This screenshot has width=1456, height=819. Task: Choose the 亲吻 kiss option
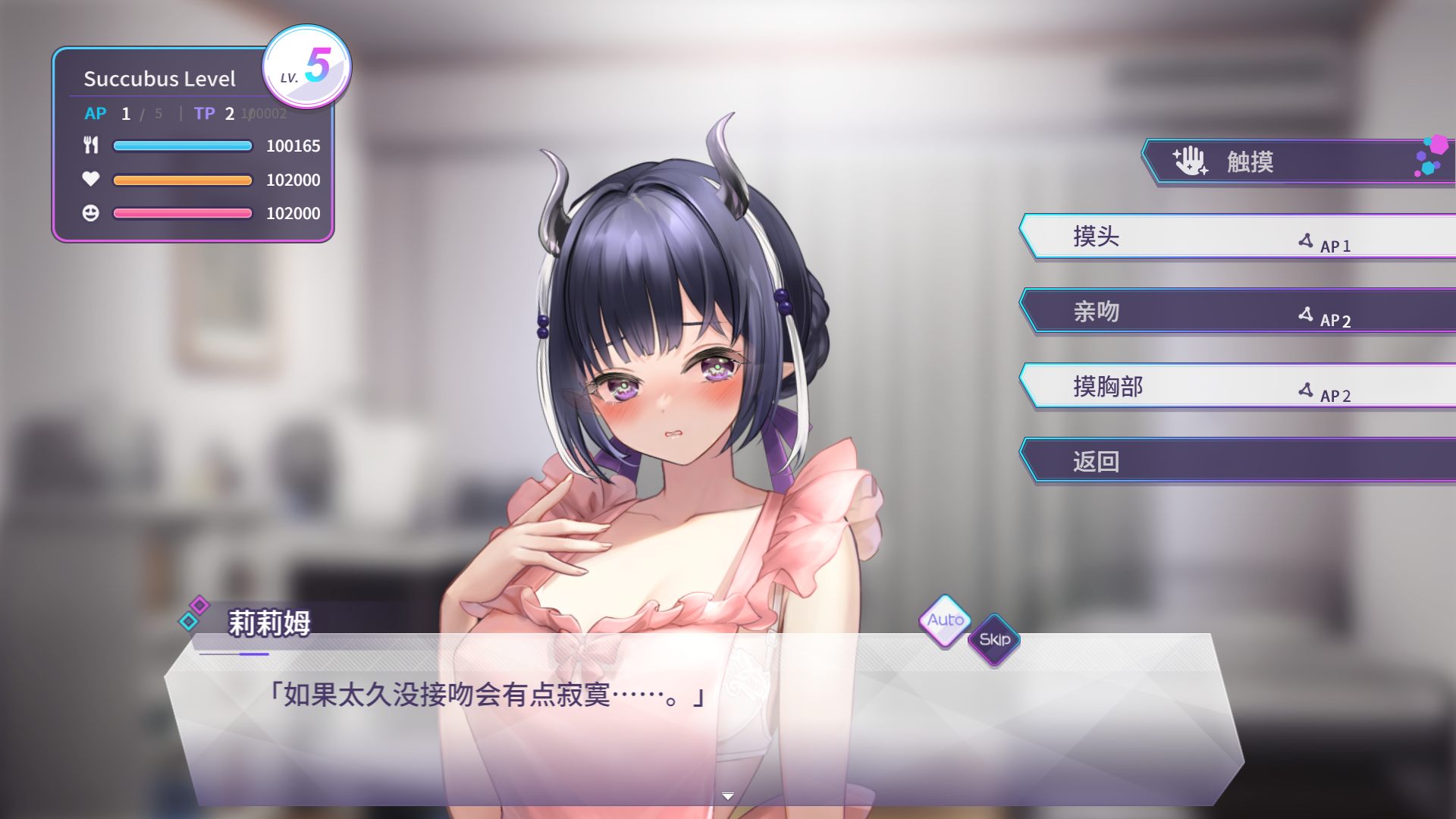pyautogui.click(x=1096, y=311)
